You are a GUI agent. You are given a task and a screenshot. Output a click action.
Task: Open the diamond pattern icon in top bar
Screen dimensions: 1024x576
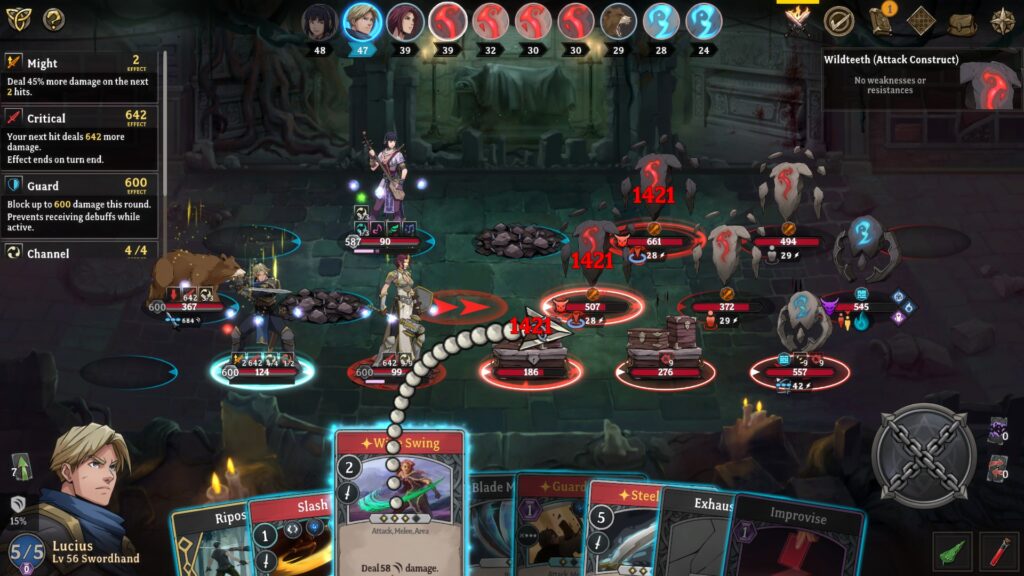[921, 21]
